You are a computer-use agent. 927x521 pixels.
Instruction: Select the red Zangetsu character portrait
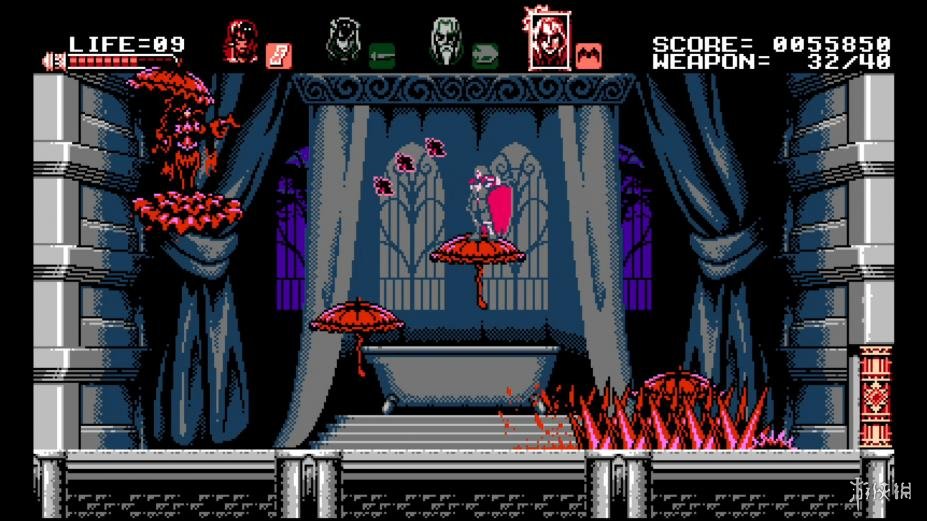point(240,41)
